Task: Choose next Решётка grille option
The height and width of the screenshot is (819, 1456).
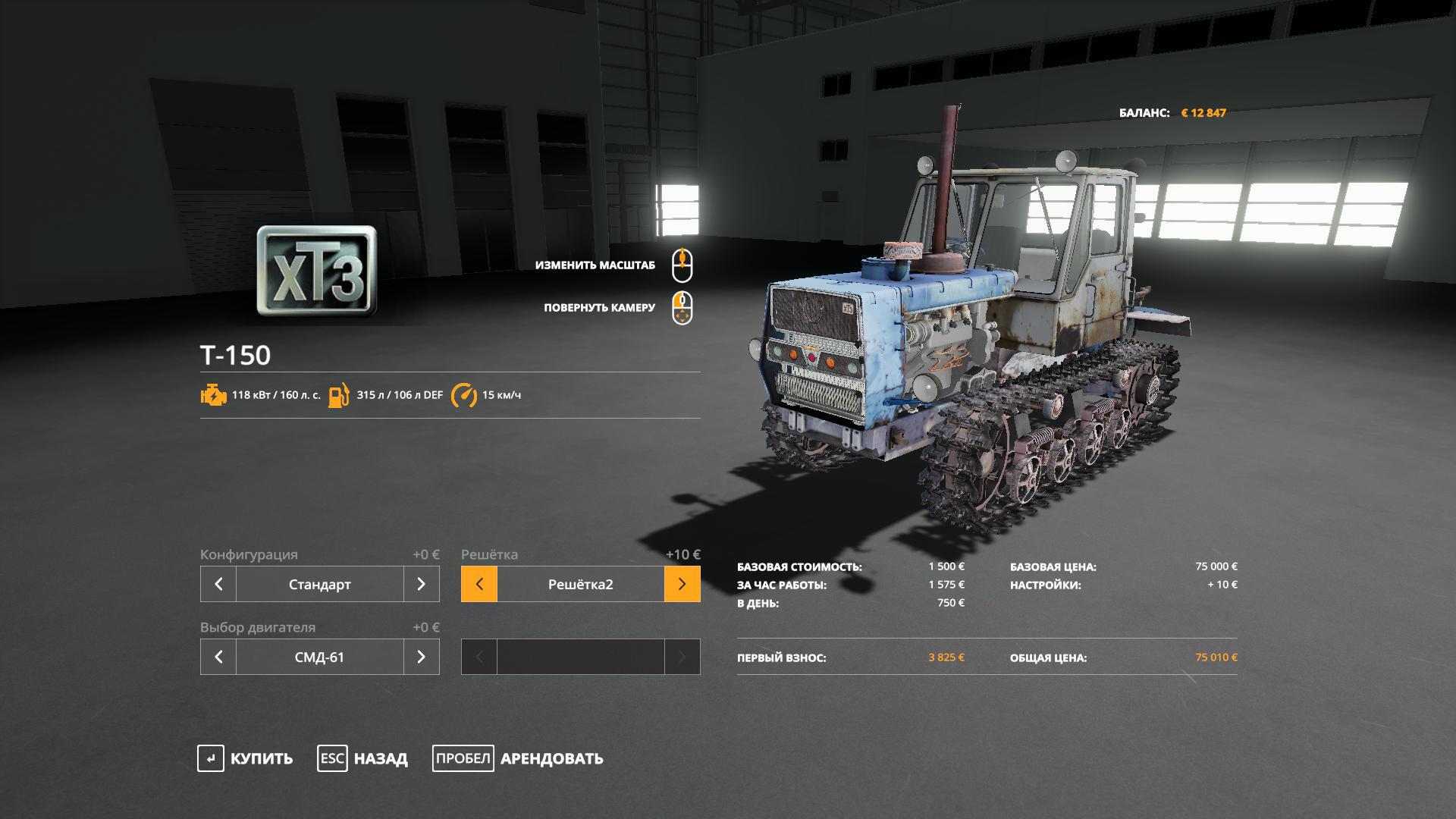Action: pyautogui.click(x=682, y=584)
